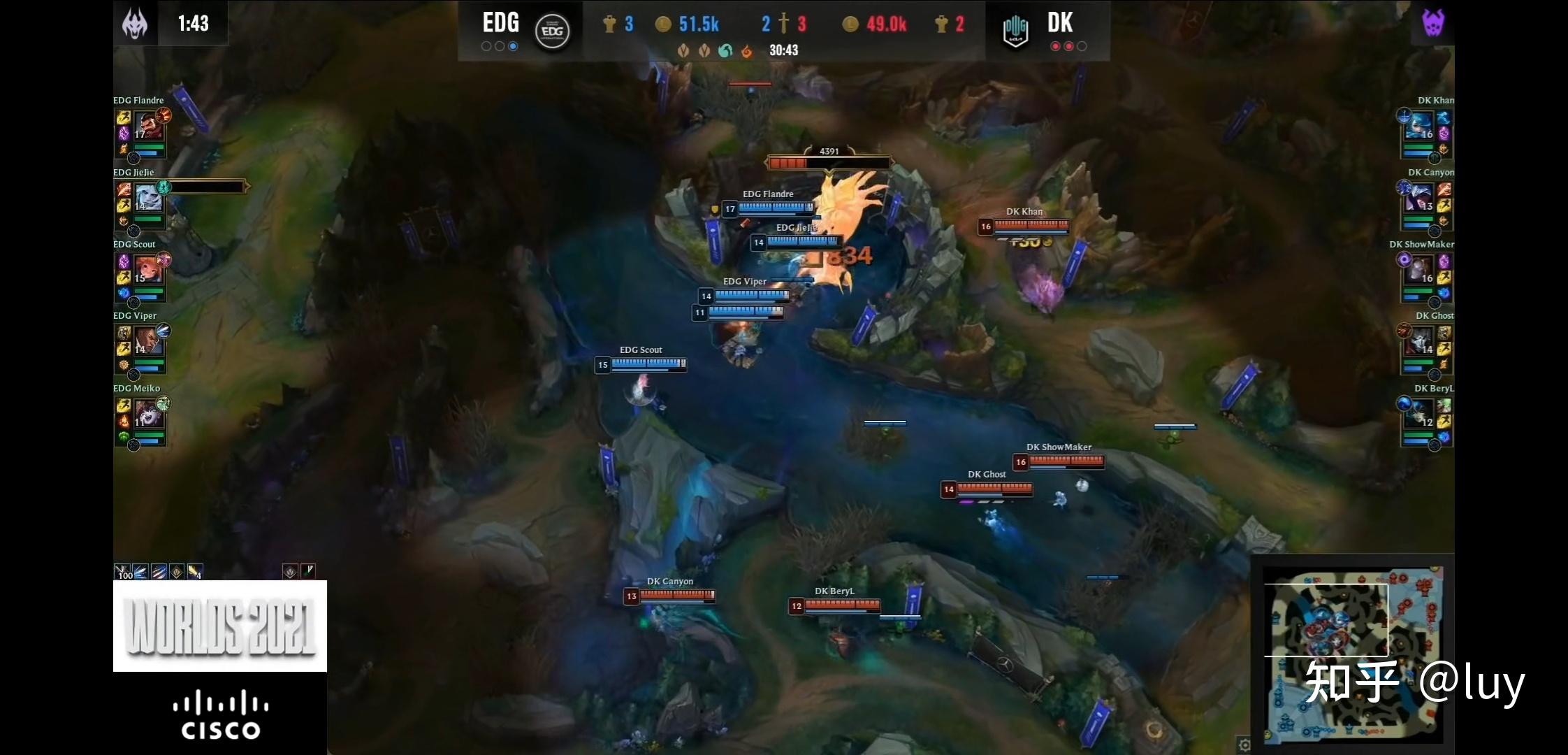Viewport: 1568px width, 755px height.
Task: Select DK Khan's champion portrait
Action: (x=1419, y=127)
